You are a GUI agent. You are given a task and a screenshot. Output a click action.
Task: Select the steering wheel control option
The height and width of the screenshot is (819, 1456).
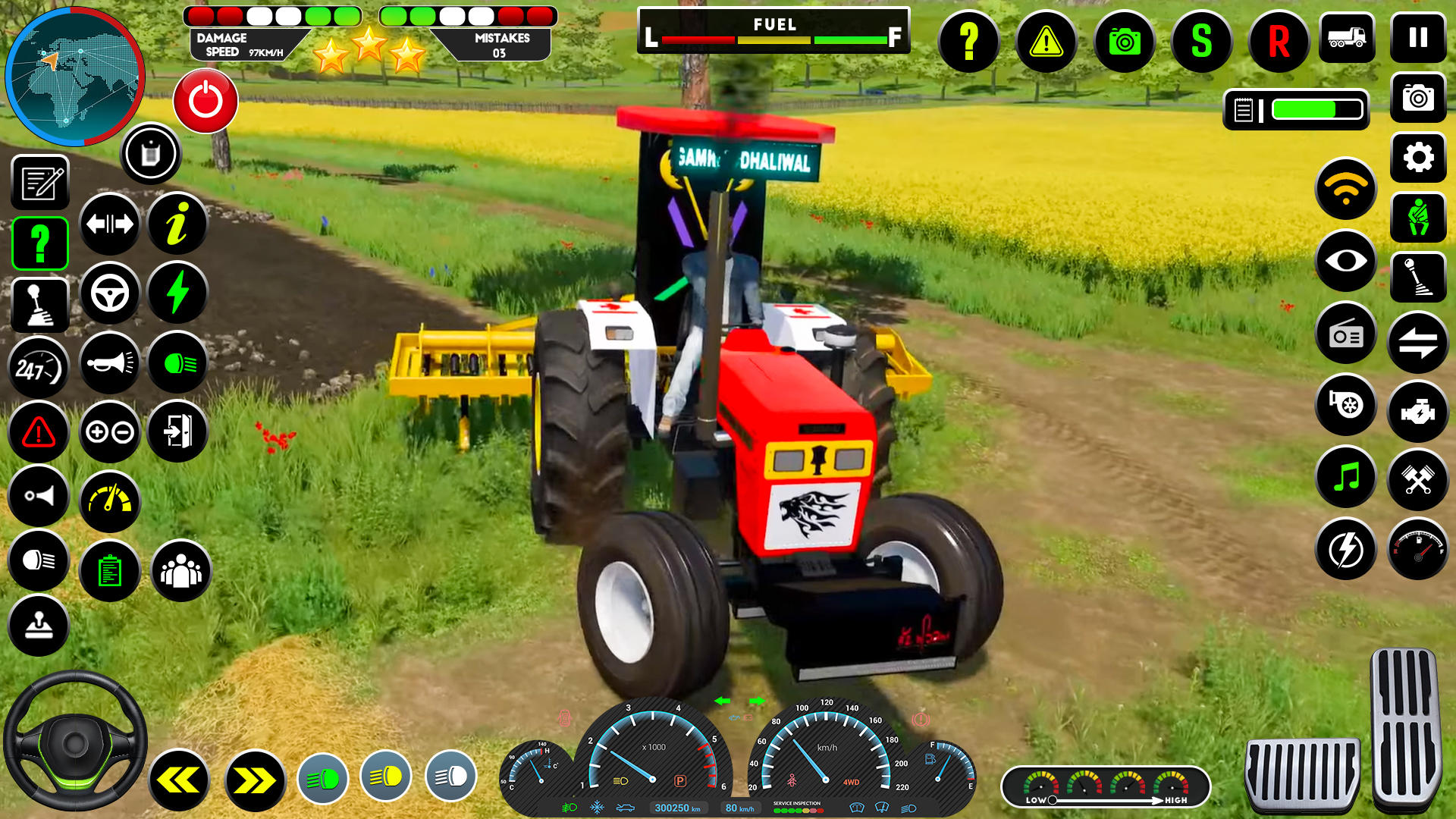[110, 293]
